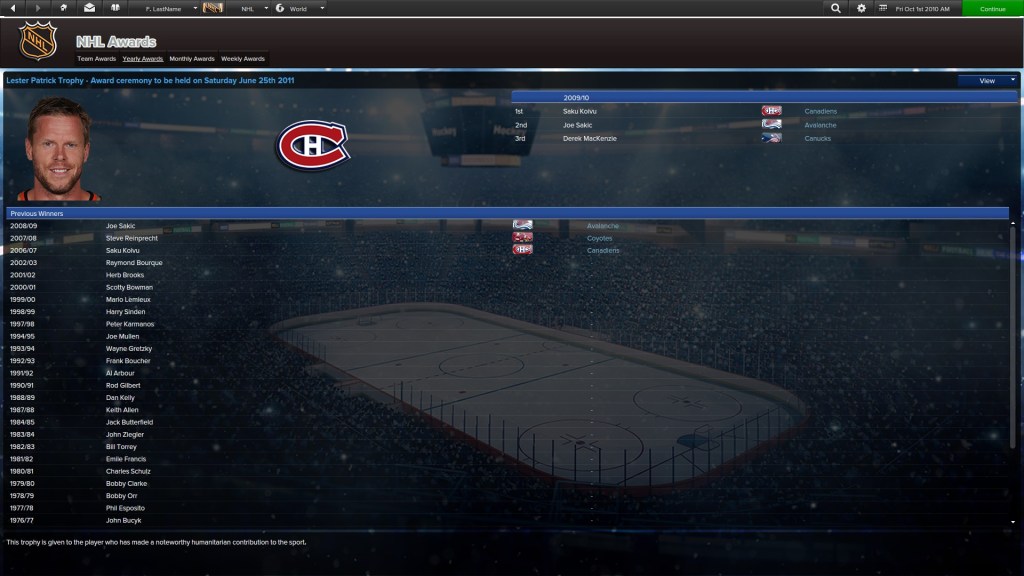Select the Yearly Awards tab
The width and height of the screenshot is (1024, 576).
[x=142, y=59]
